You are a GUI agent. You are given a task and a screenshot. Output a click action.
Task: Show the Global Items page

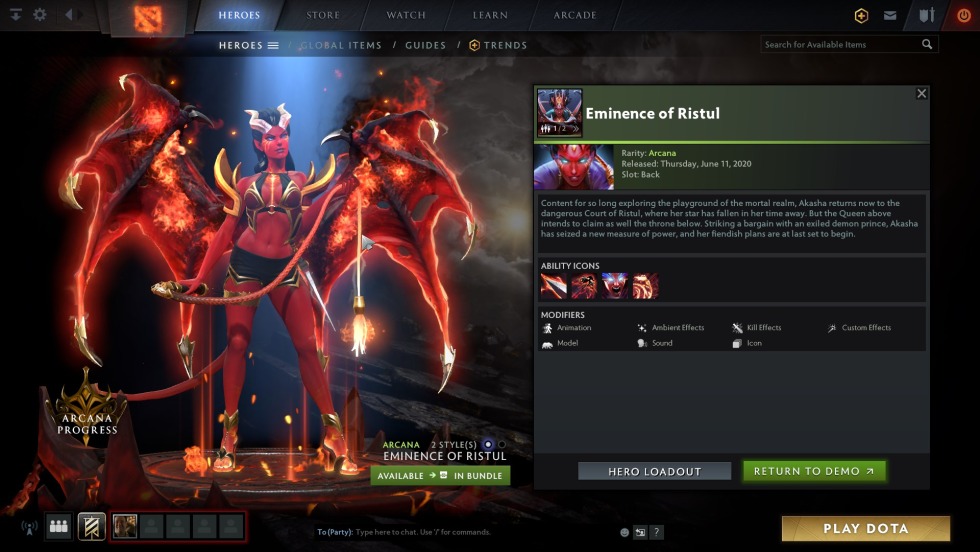340,45
